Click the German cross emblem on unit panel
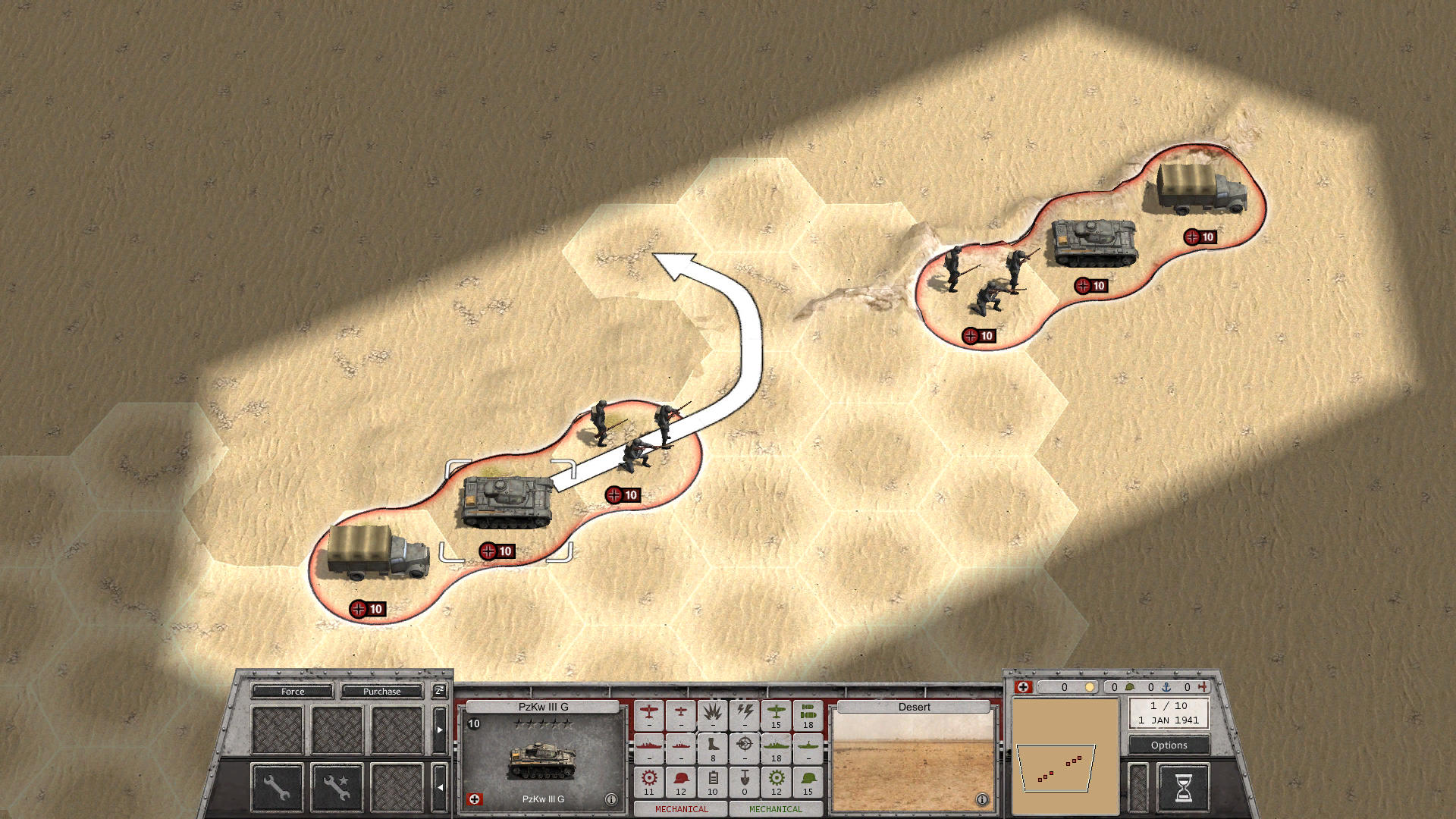 (475, 799)
